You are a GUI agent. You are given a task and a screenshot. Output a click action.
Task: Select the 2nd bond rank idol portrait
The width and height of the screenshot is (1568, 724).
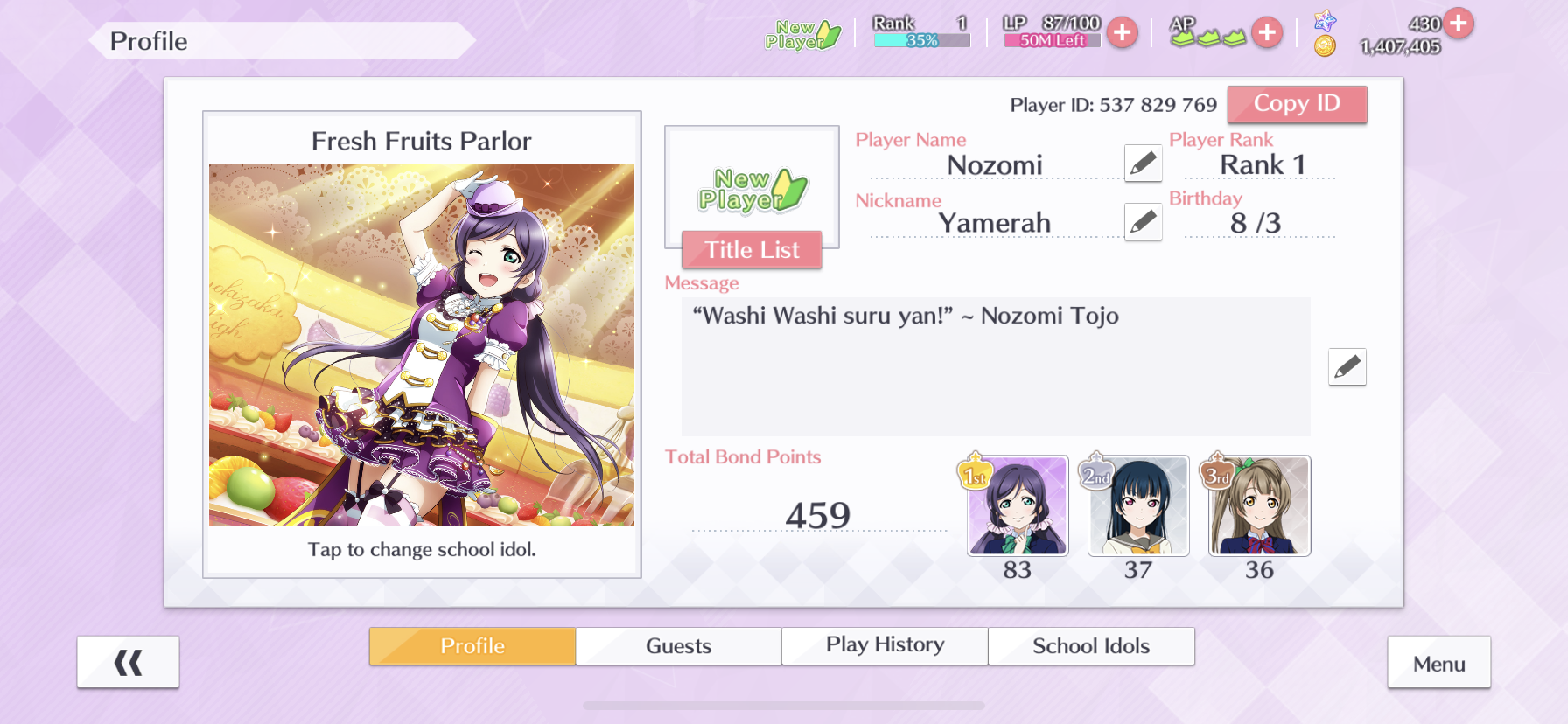[1138, 506]
